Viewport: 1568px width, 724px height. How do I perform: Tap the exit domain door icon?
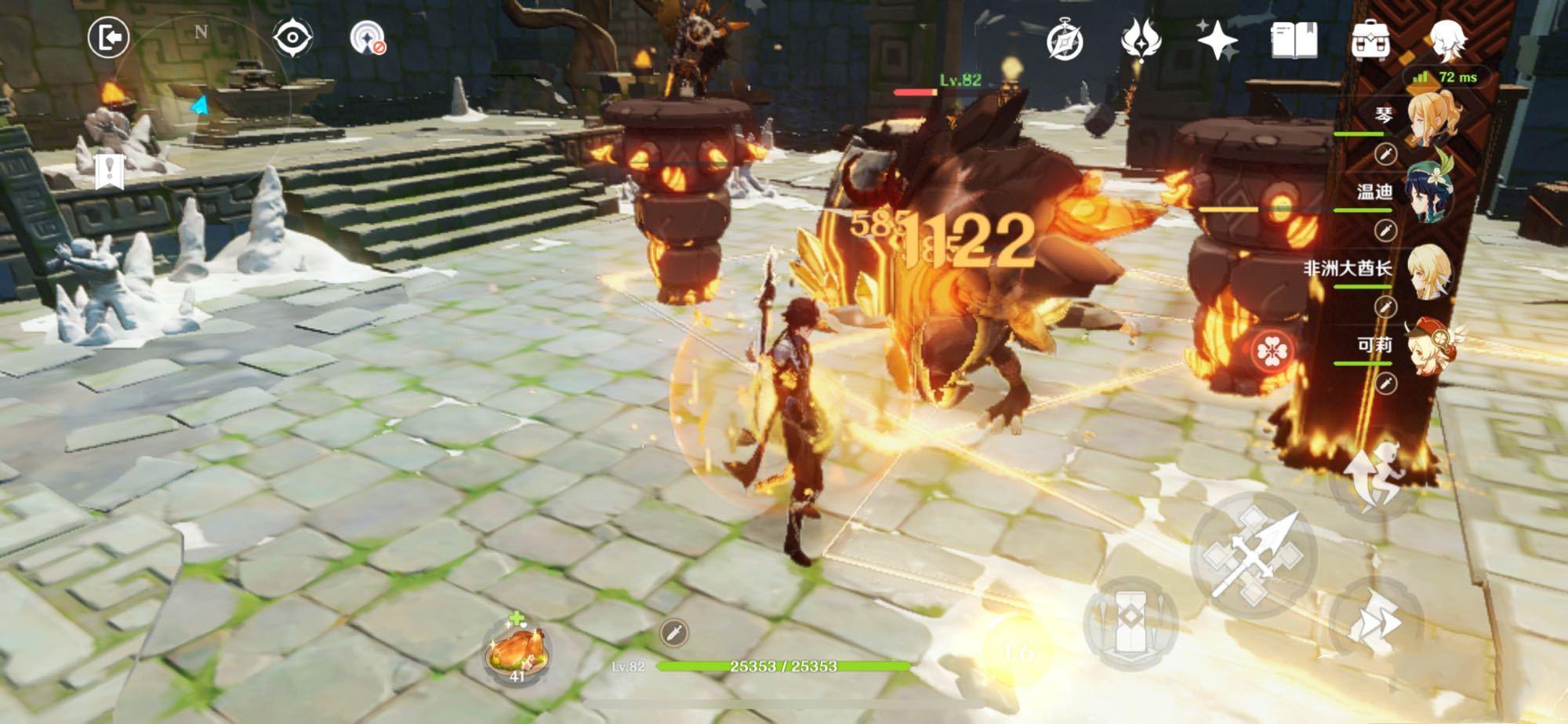[108, 38]
